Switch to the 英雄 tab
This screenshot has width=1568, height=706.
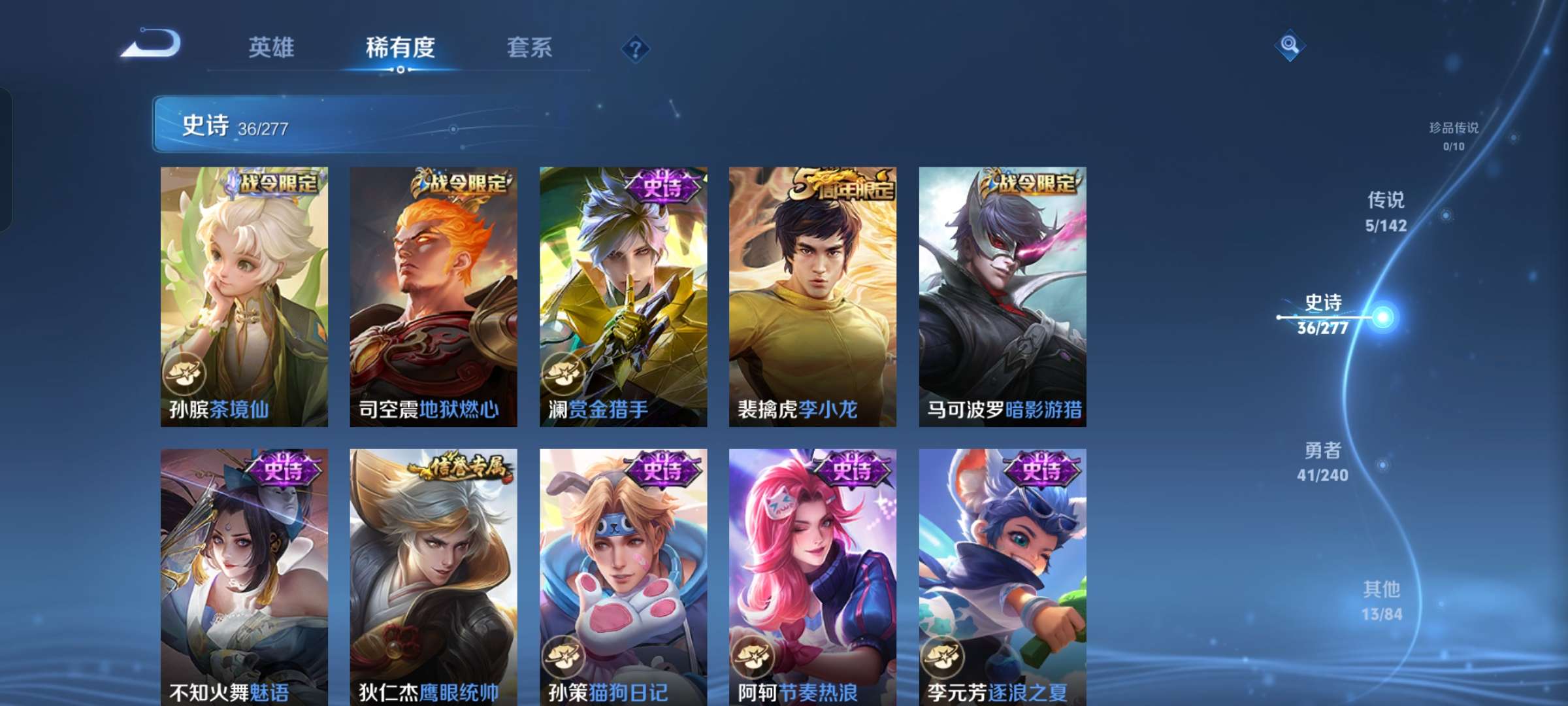pos(270,48)
